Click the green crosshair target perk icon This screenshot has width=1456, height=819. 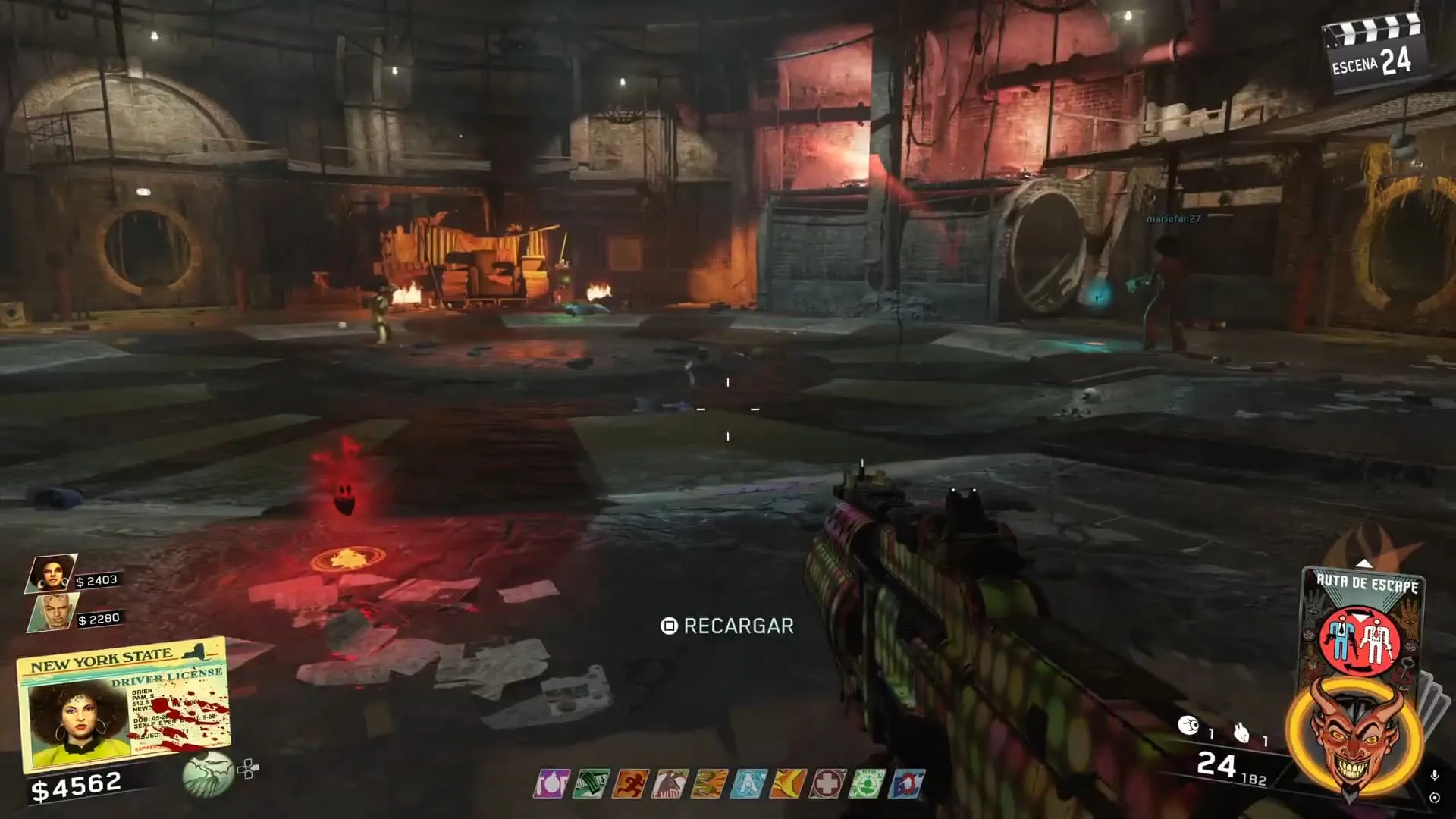pos(867,783)
